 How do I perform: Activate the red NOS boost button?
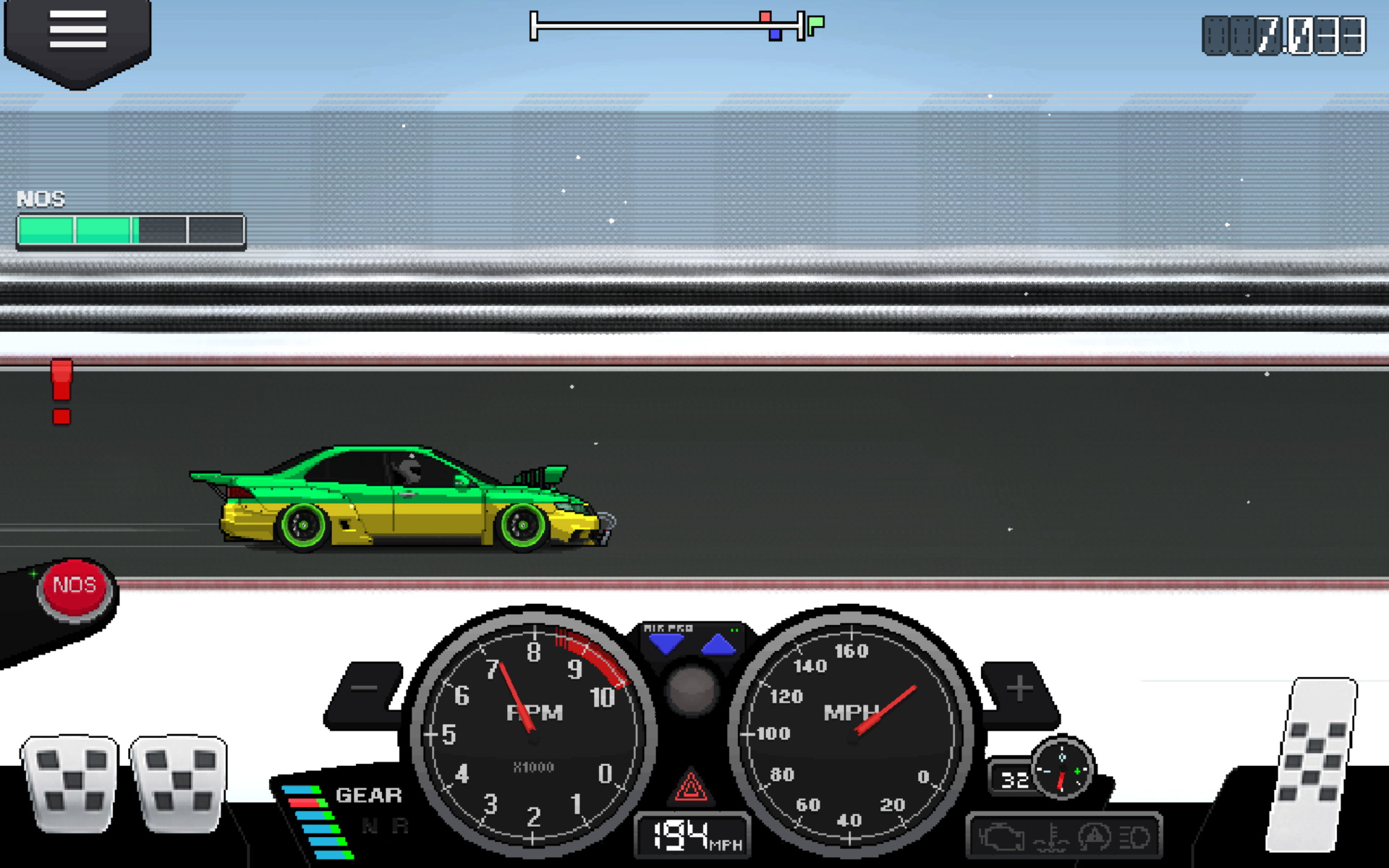coord(75,586)
